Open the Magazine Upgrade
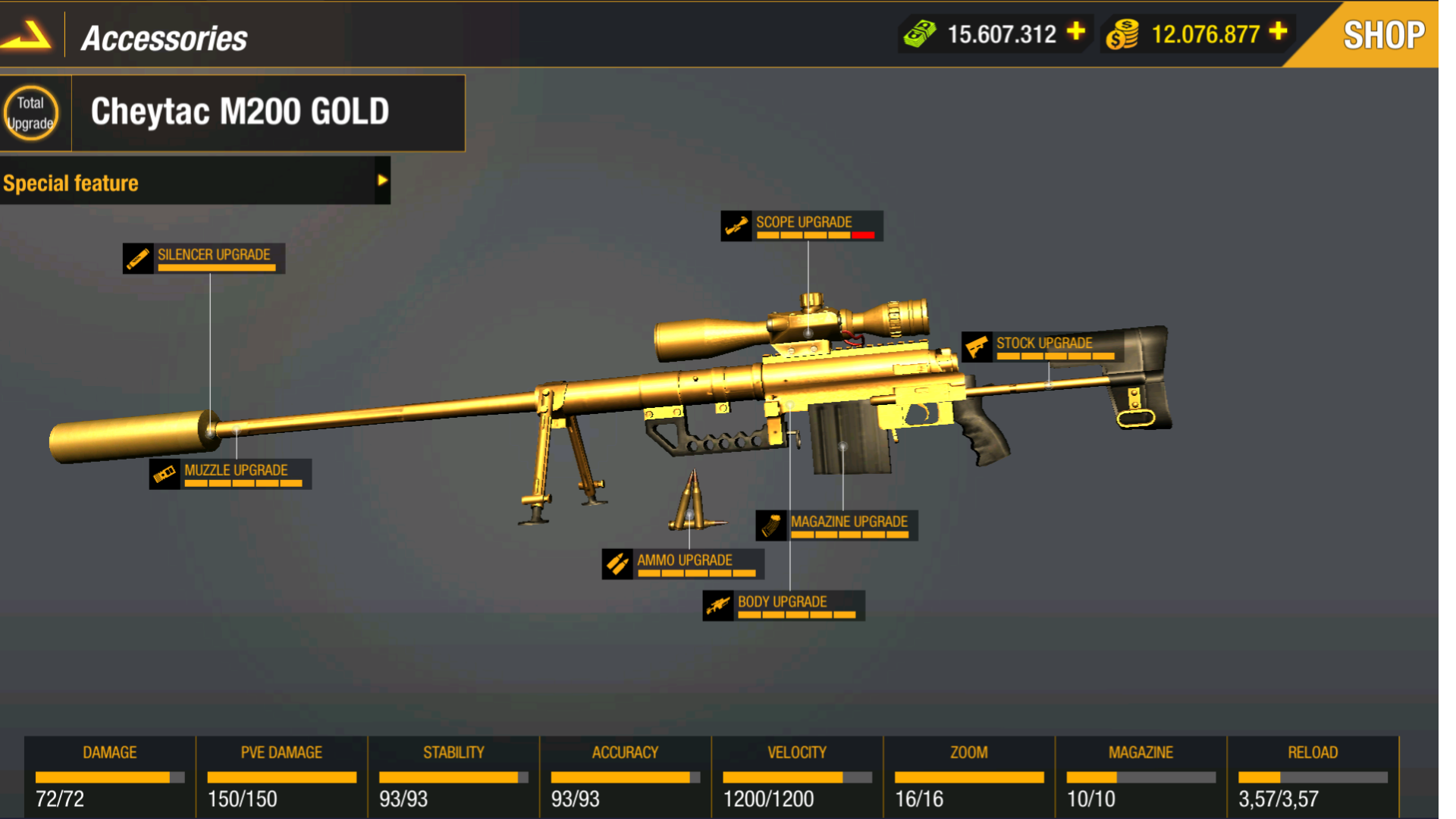 coord(836,525)
